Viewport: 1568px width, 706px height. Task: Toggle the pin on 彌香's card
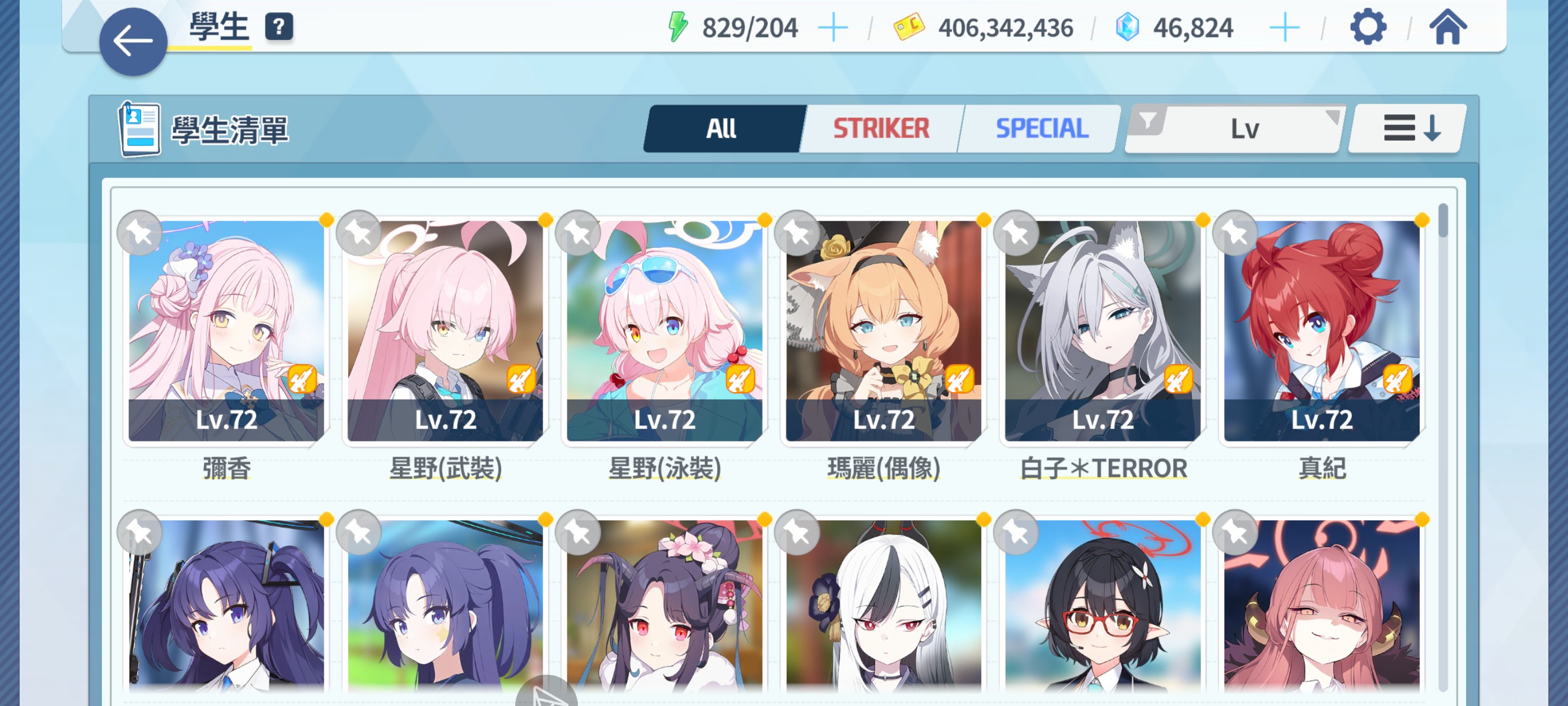[x=141, y=233]
